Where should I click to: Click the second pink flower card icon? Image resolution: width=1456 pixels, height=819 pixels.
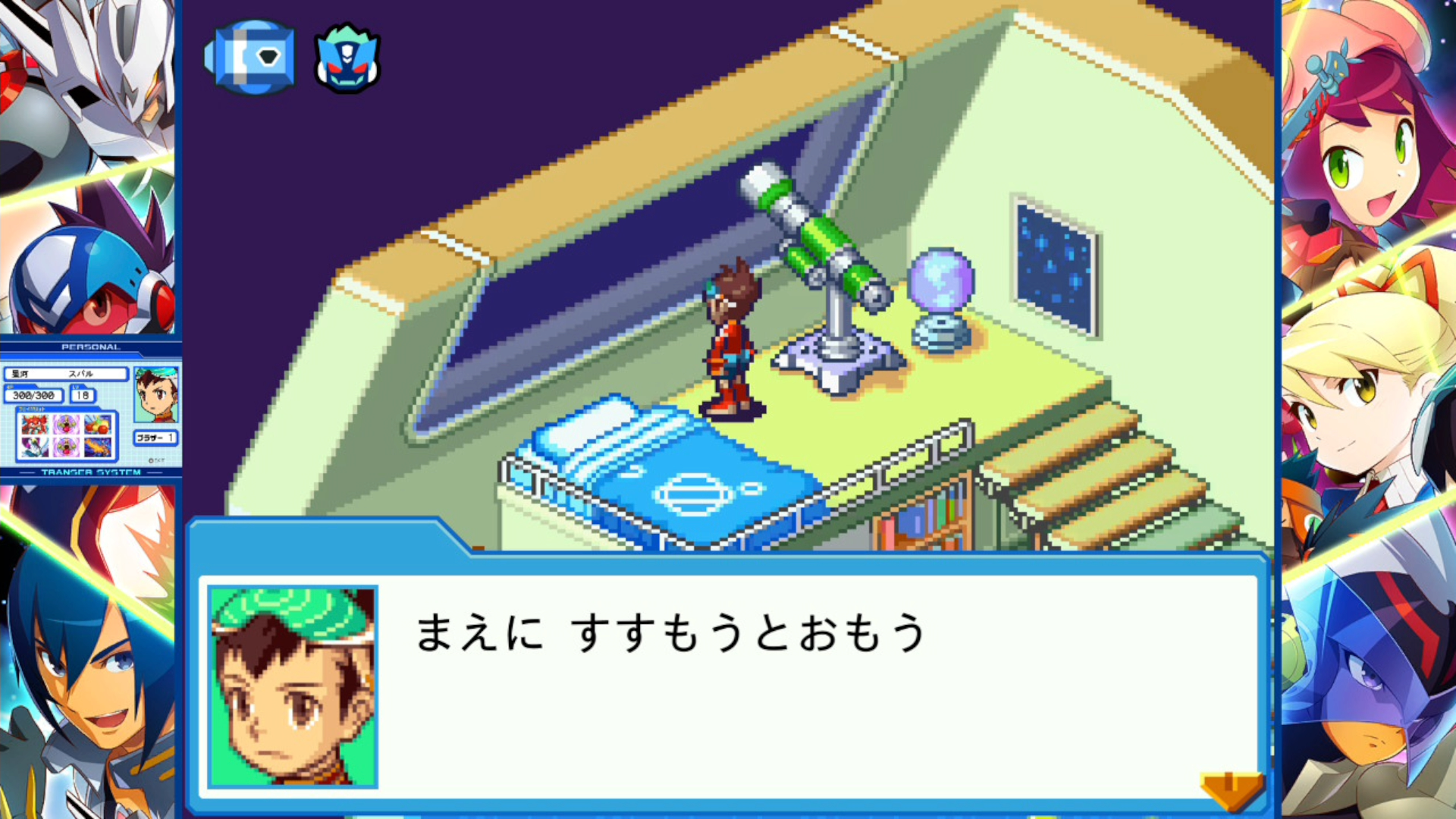65,447
